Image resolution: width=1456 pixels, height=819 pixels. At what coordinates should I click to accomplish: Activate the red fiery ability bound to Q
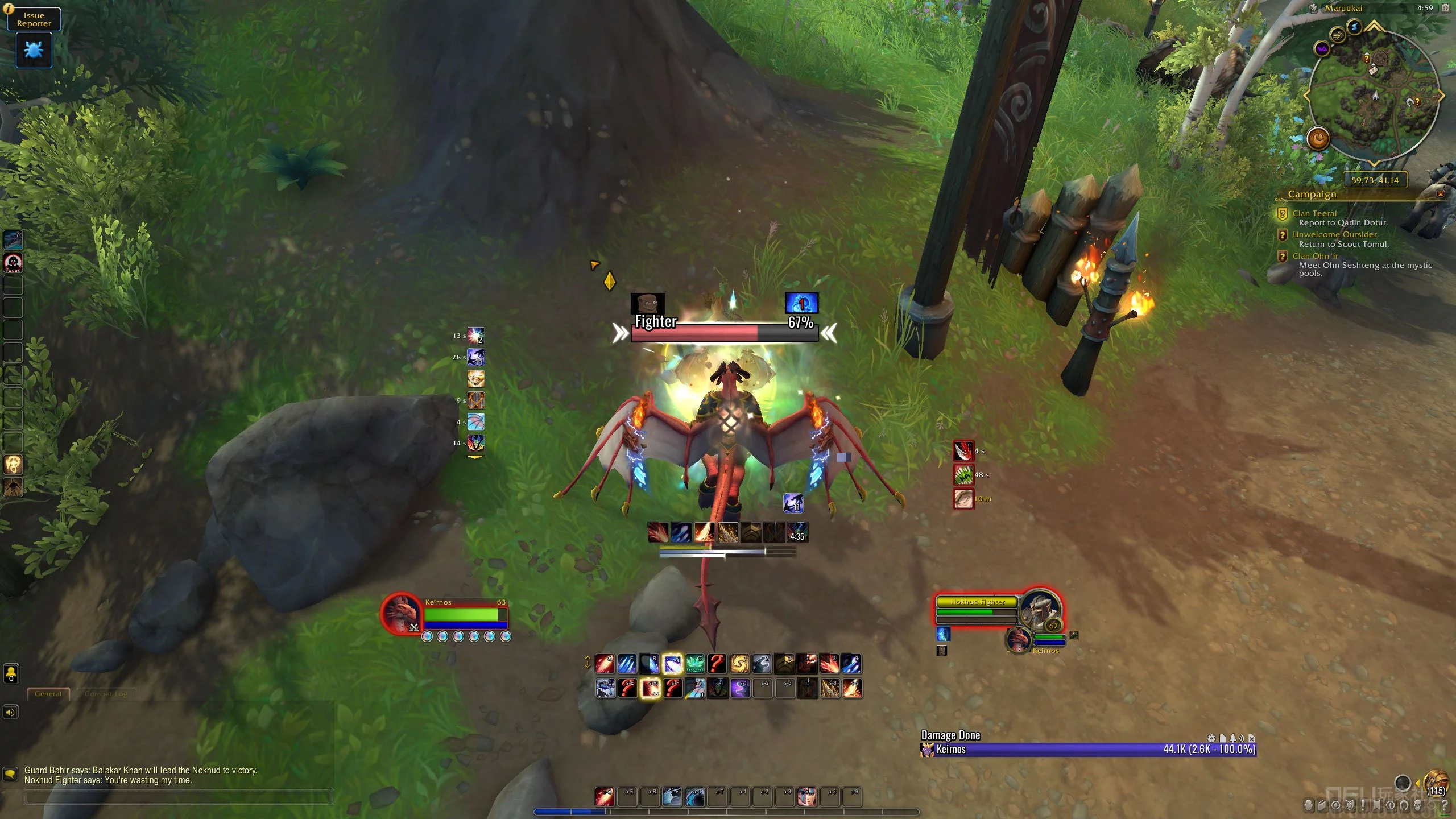coord(605,664)
